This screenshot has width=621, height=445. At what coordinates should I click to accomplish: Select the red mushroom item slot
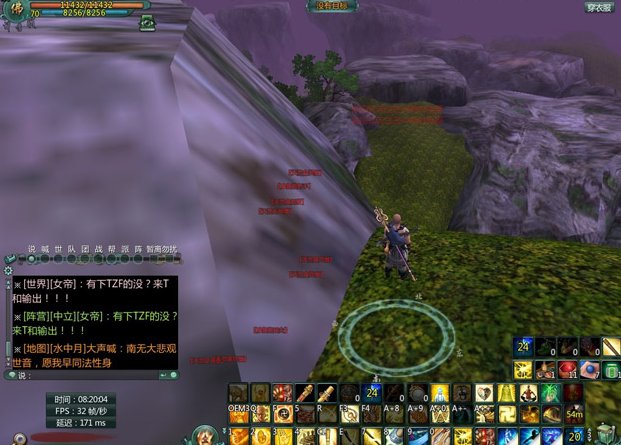(568, 370)
